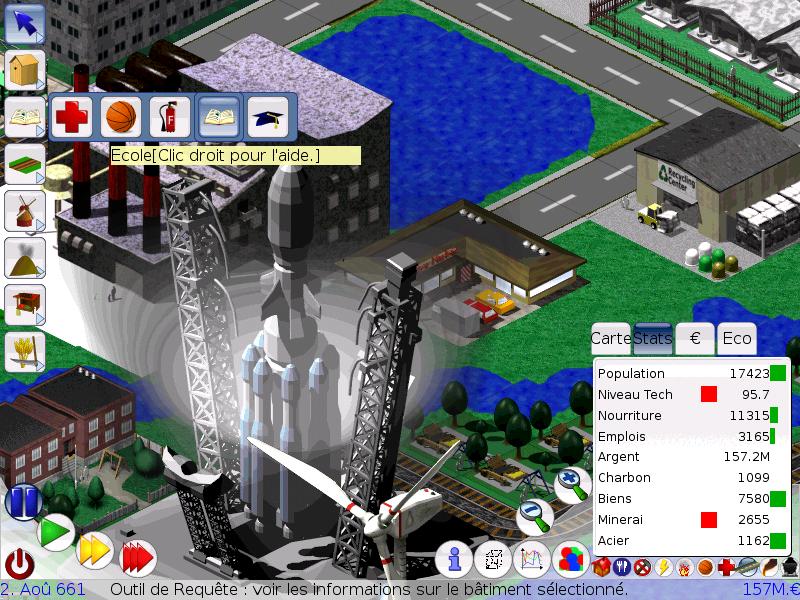Open the € finance tab
Viewport: 800px width, 600px height.
tap(695, 338)
